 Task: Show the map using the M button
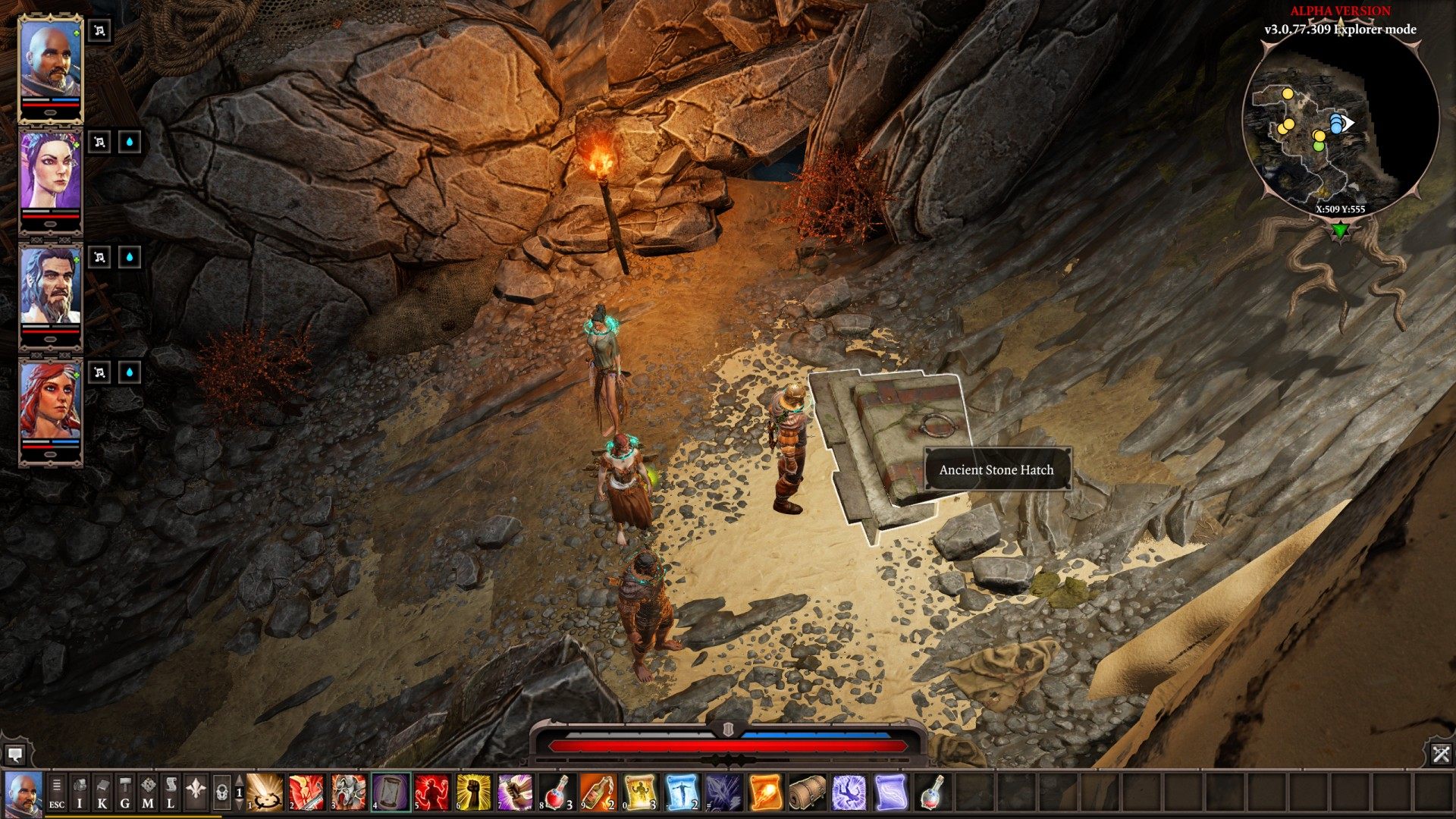[x=148, y=792]
